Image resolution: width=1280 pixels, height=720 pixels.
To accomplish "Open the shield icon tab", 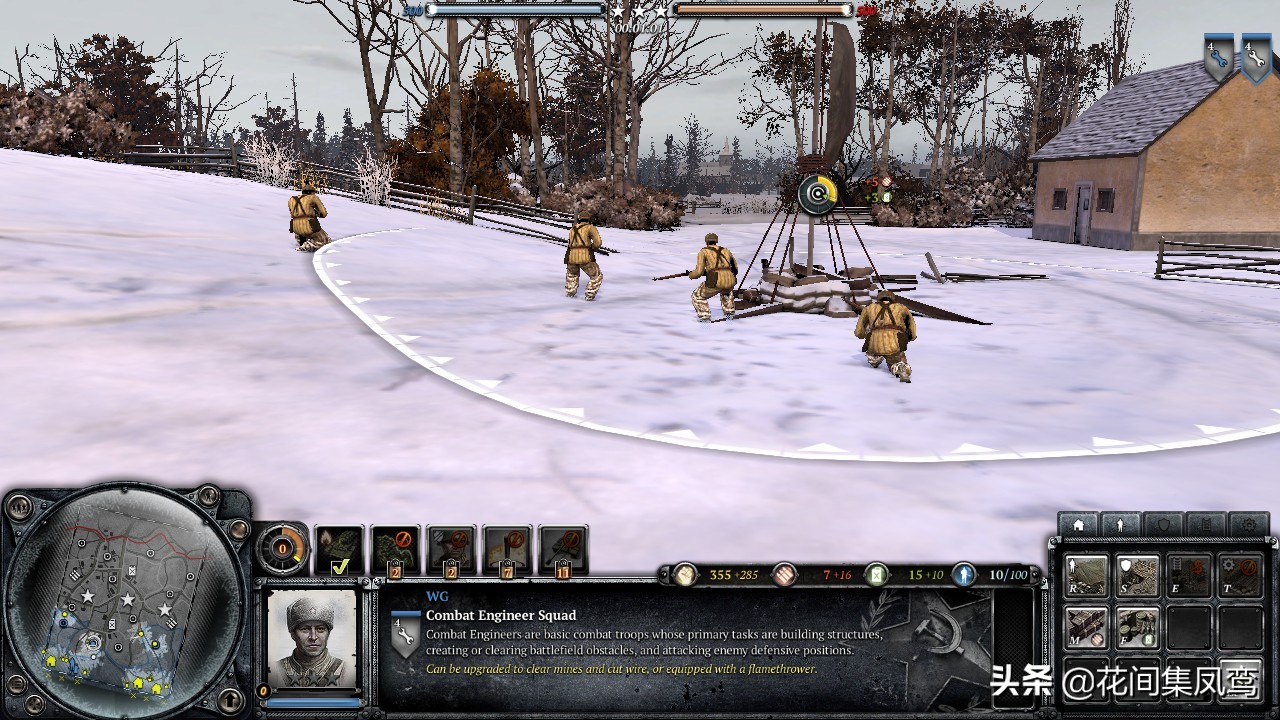I will [x=1163, y=524].
